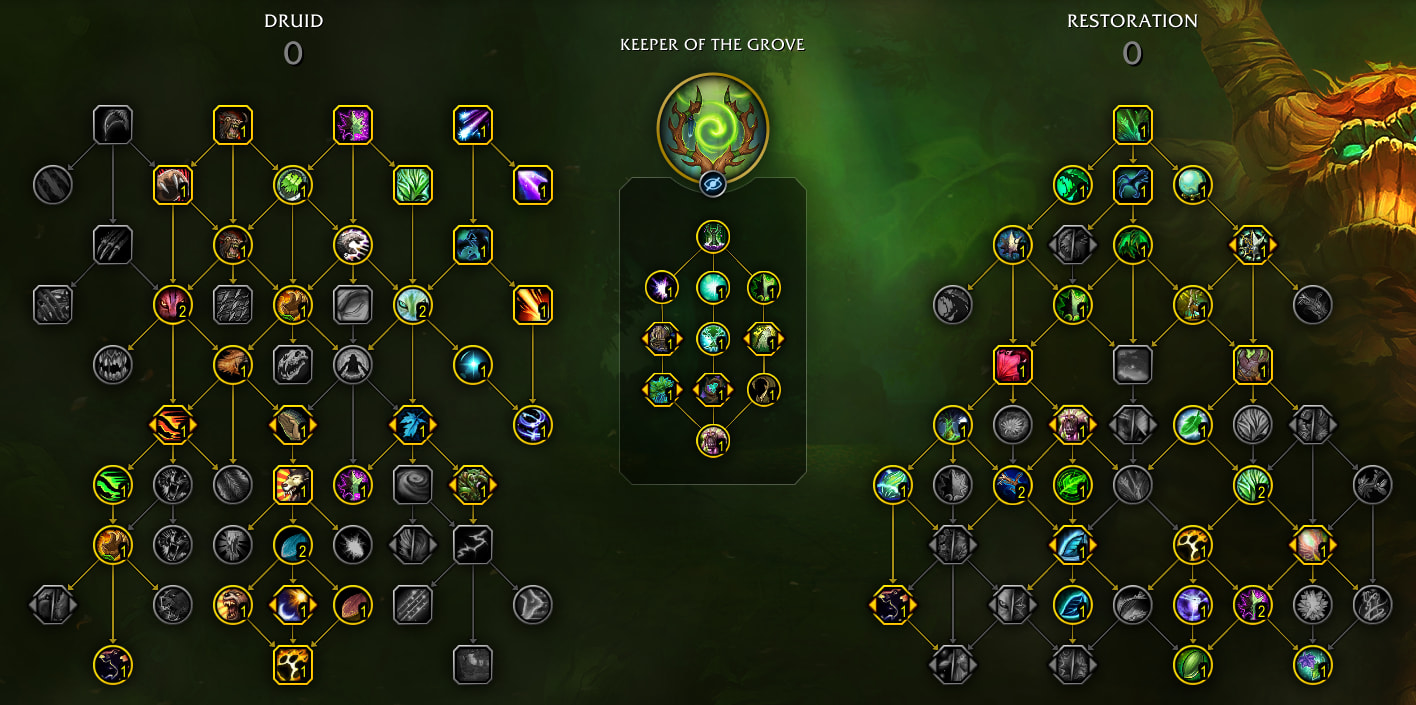Choose the red Sunfire square talent

532,305
